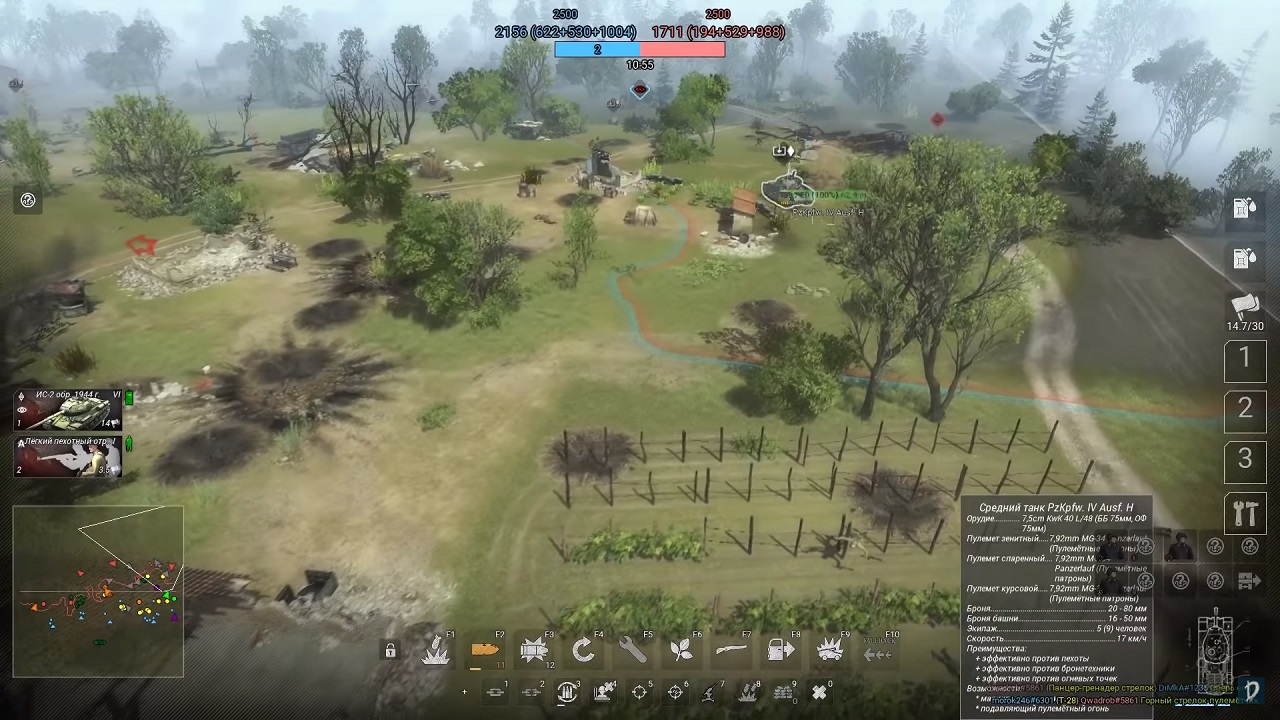The image size is (1280, 720).
Task: Open the wrench-and-hammer repair tools panel
Action: (1245, 513)
